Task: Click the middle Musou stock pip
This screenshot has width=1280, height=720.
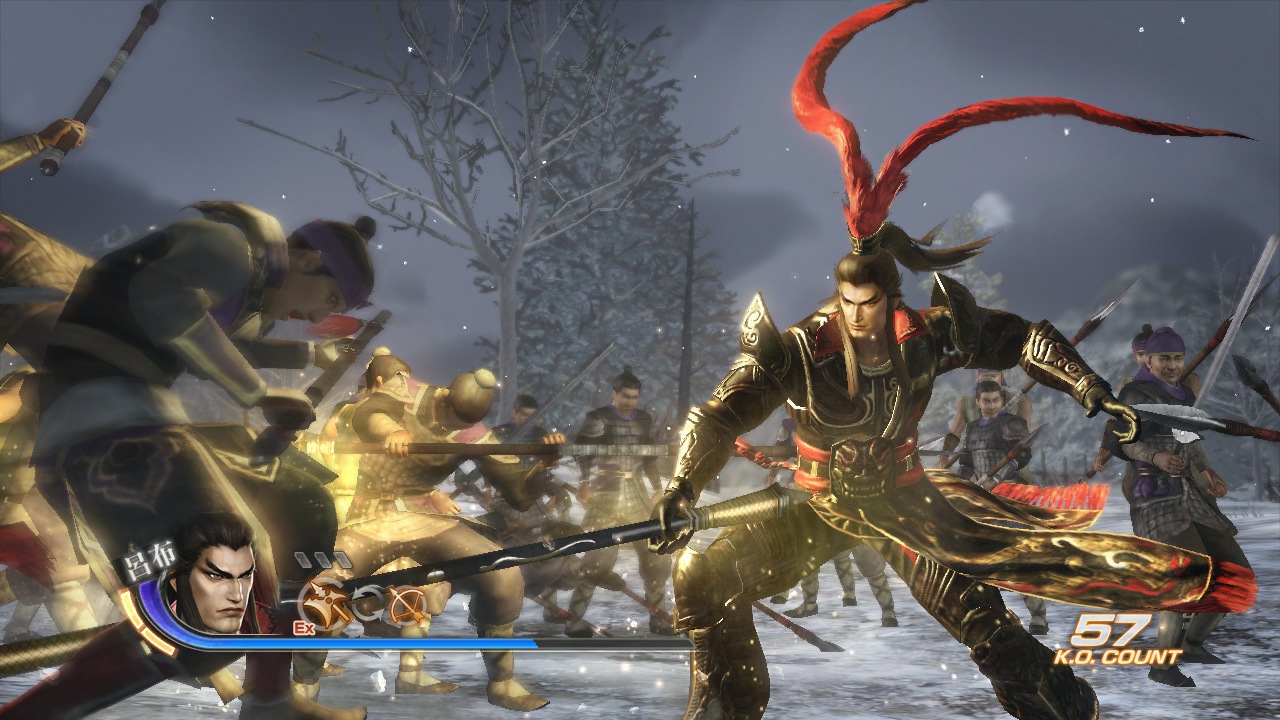Action: click(x=320, y=558)
